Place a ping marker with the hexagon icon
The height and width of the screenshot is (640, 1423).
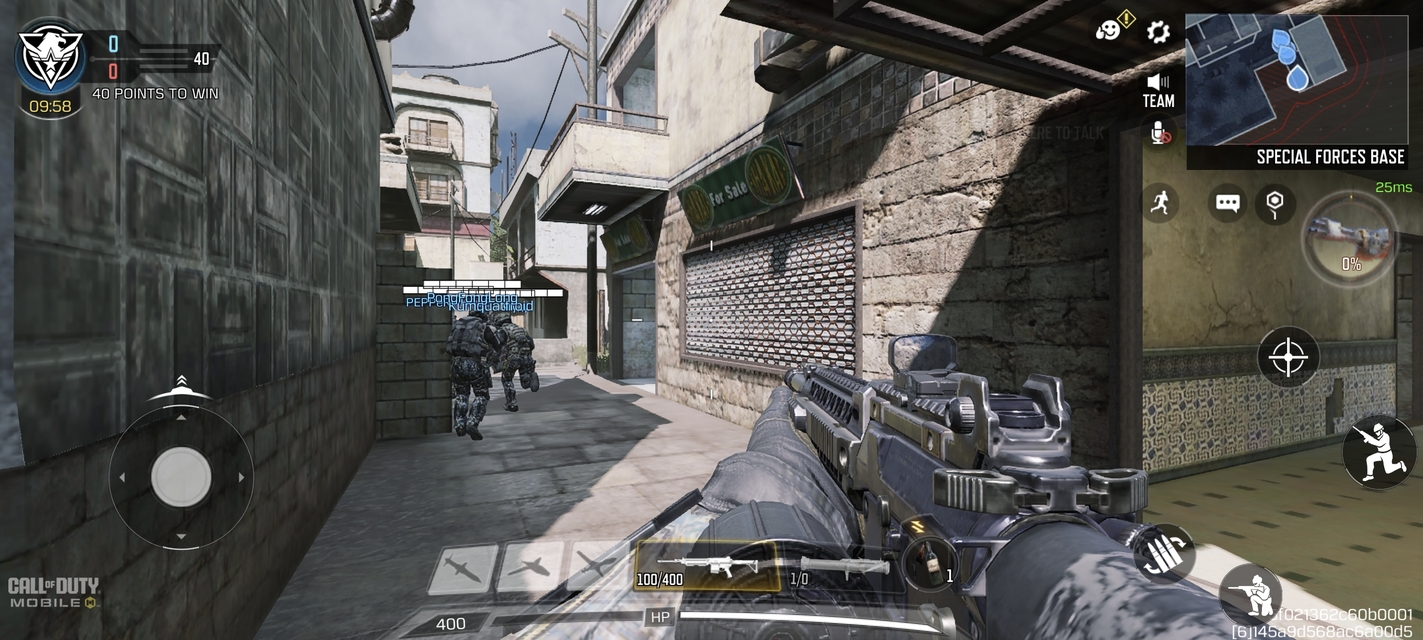(1274, 203)
